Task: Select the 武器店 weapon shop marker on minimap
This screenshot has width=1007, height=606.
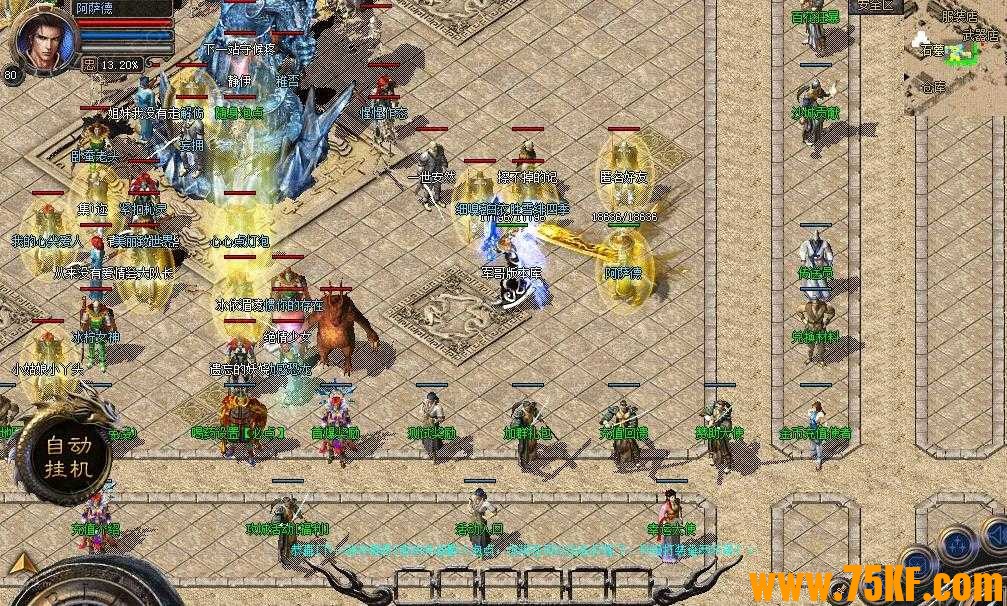Action: pos(981,34)
